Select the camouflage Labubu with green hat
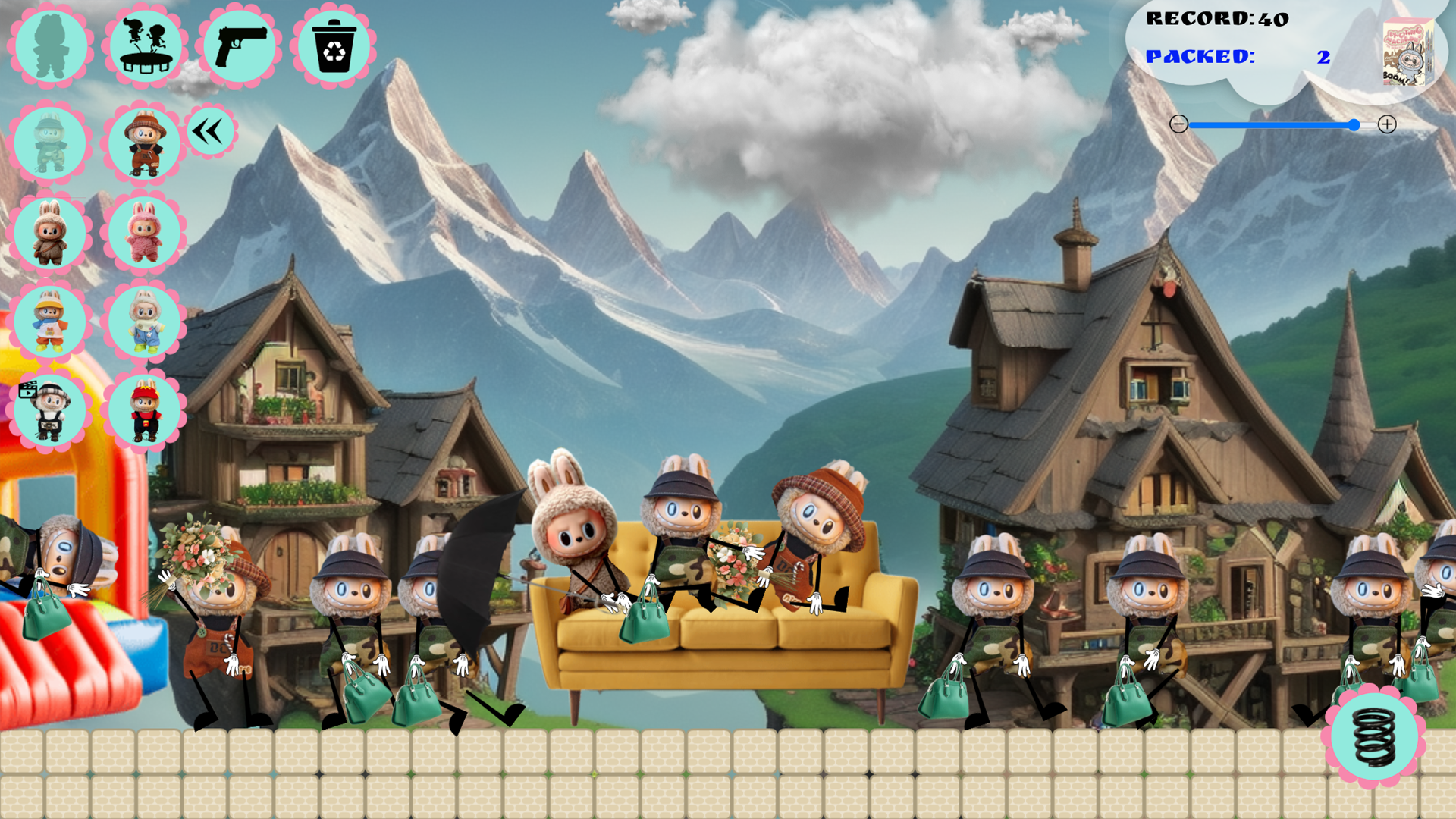The image size is (1456, 819). [51, 143]
